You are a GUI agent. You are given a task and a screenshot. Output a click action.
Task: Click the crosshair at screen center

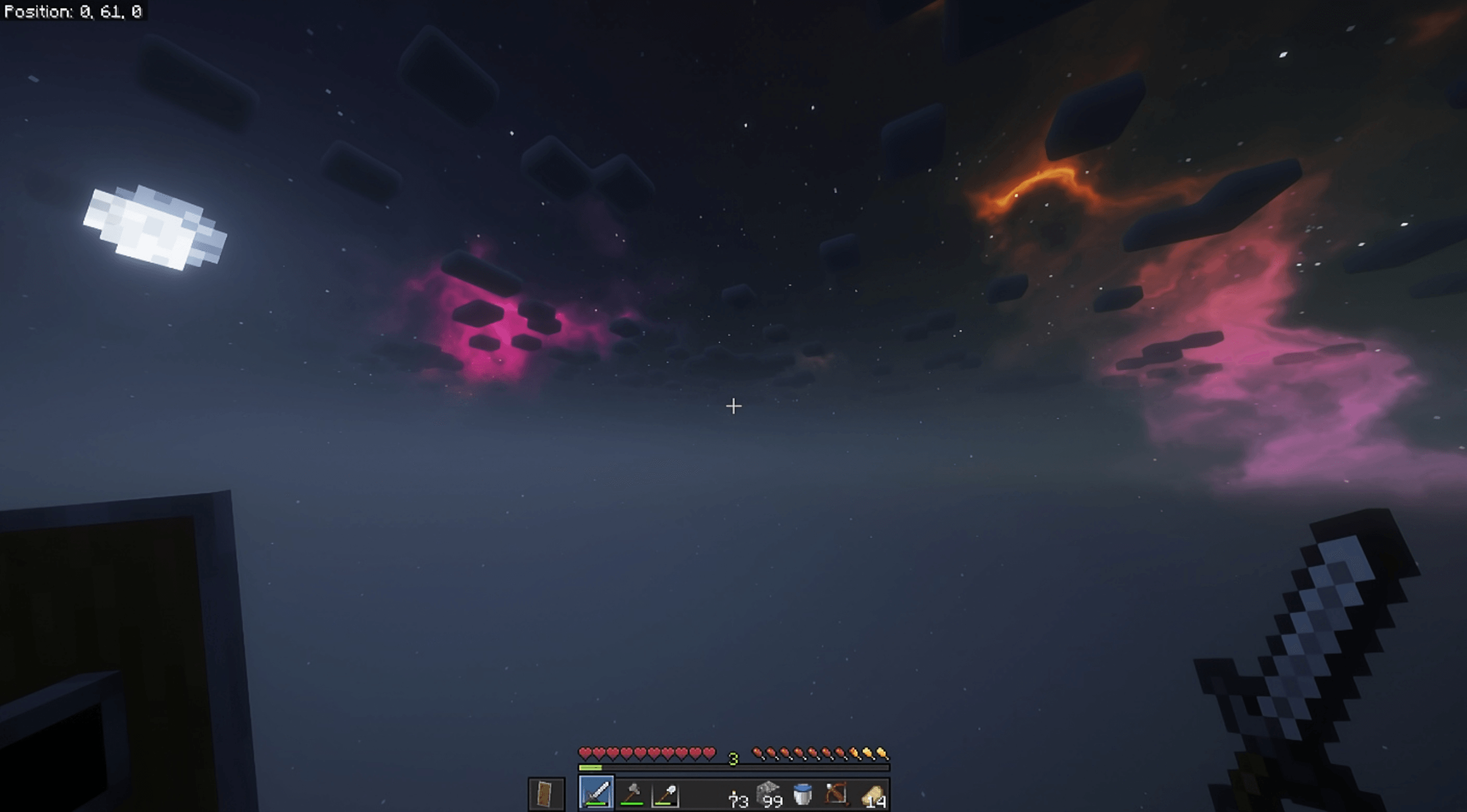[733, 407]
